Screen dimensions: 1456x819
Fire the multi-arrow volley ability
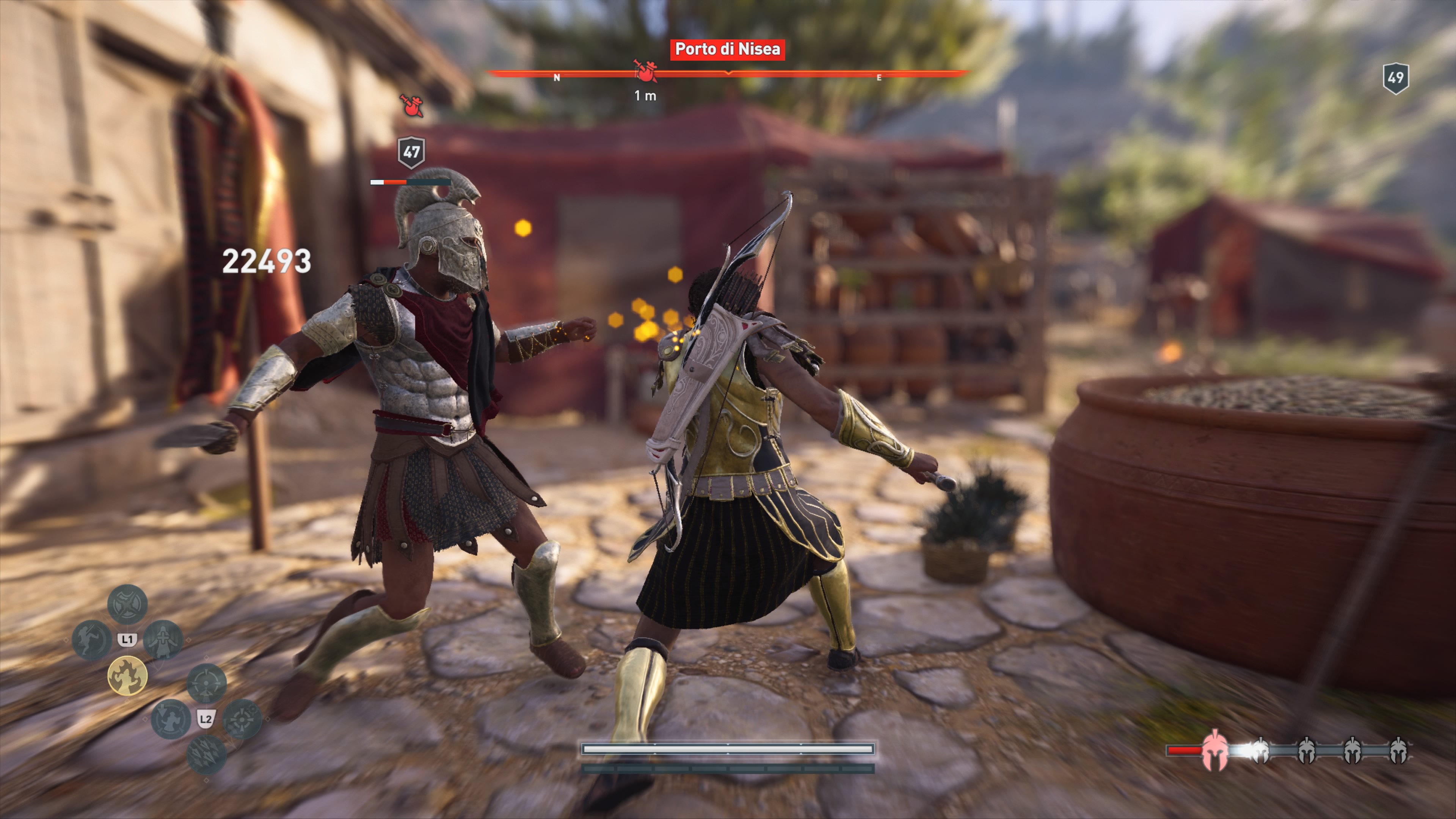[x=206, y=755]
